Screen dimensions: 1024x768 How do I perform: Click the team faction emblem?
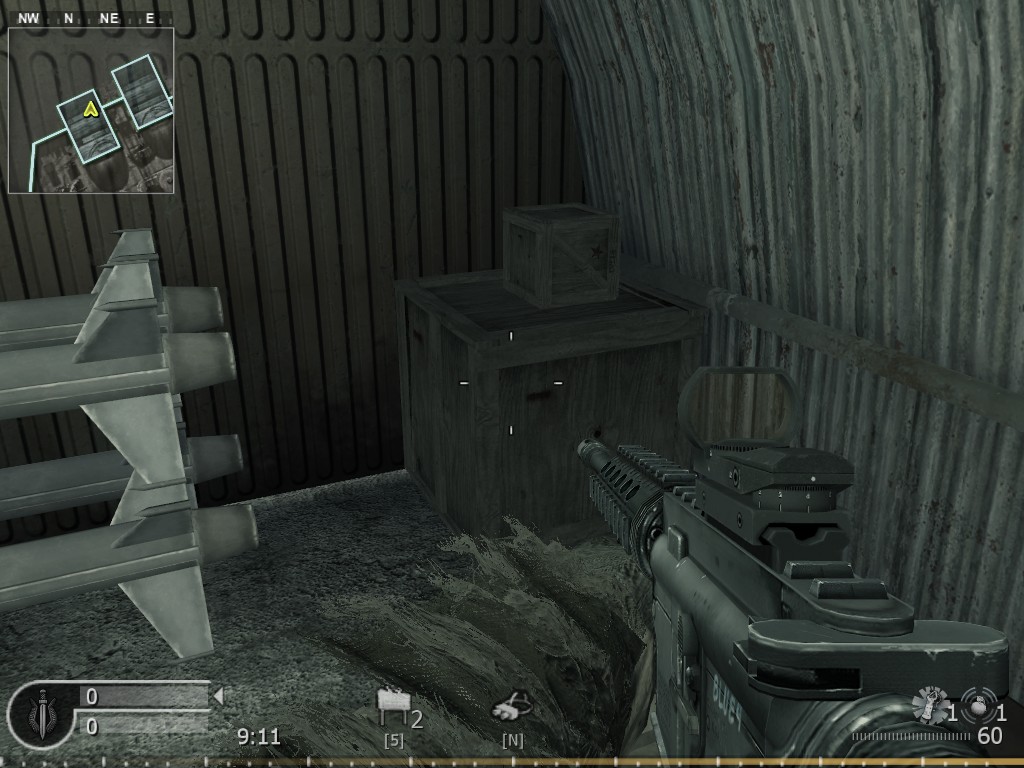(x=40, y=714)
